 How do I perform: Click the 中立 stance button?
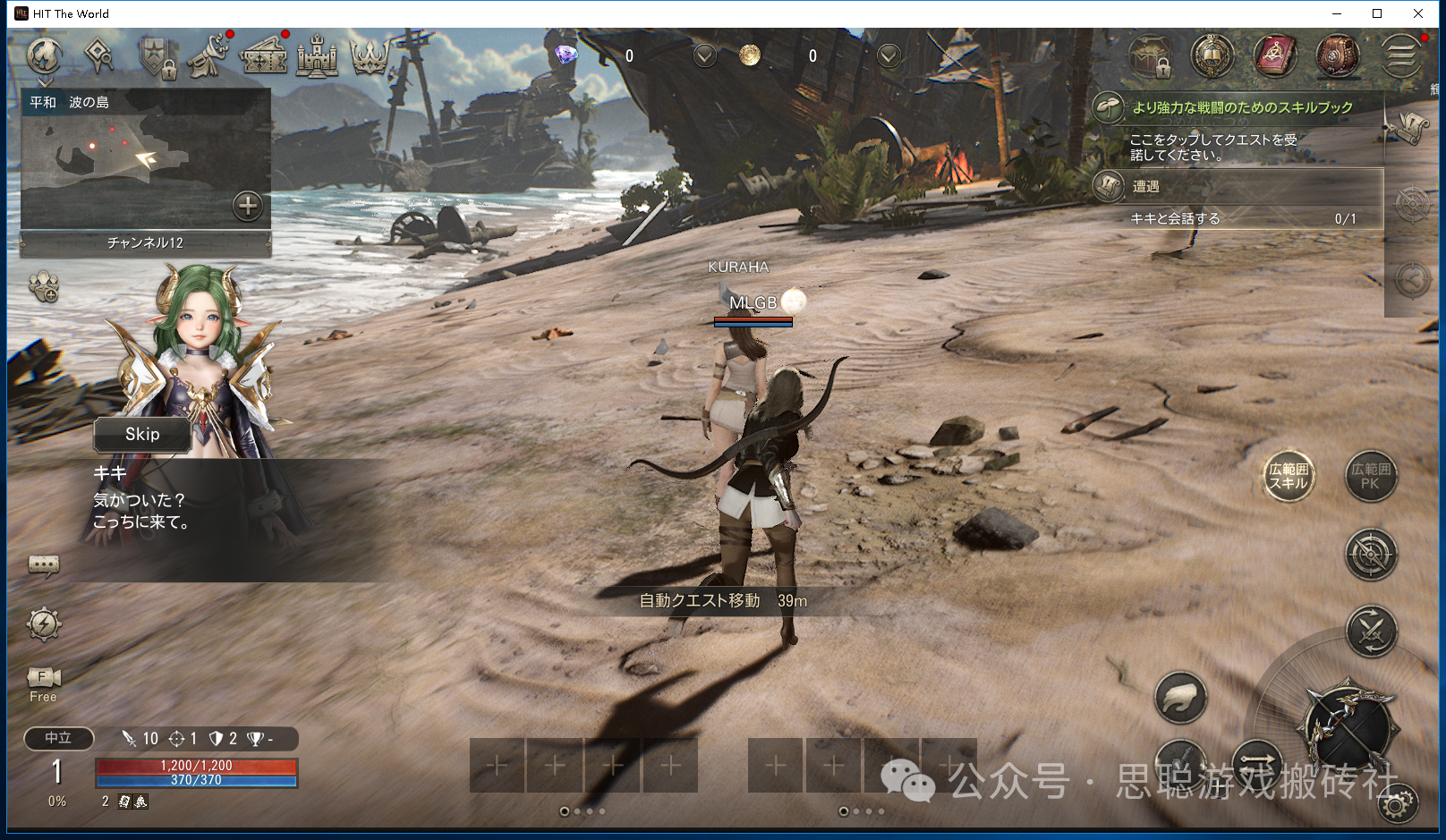pyautogui.click(x=58, y=738)
